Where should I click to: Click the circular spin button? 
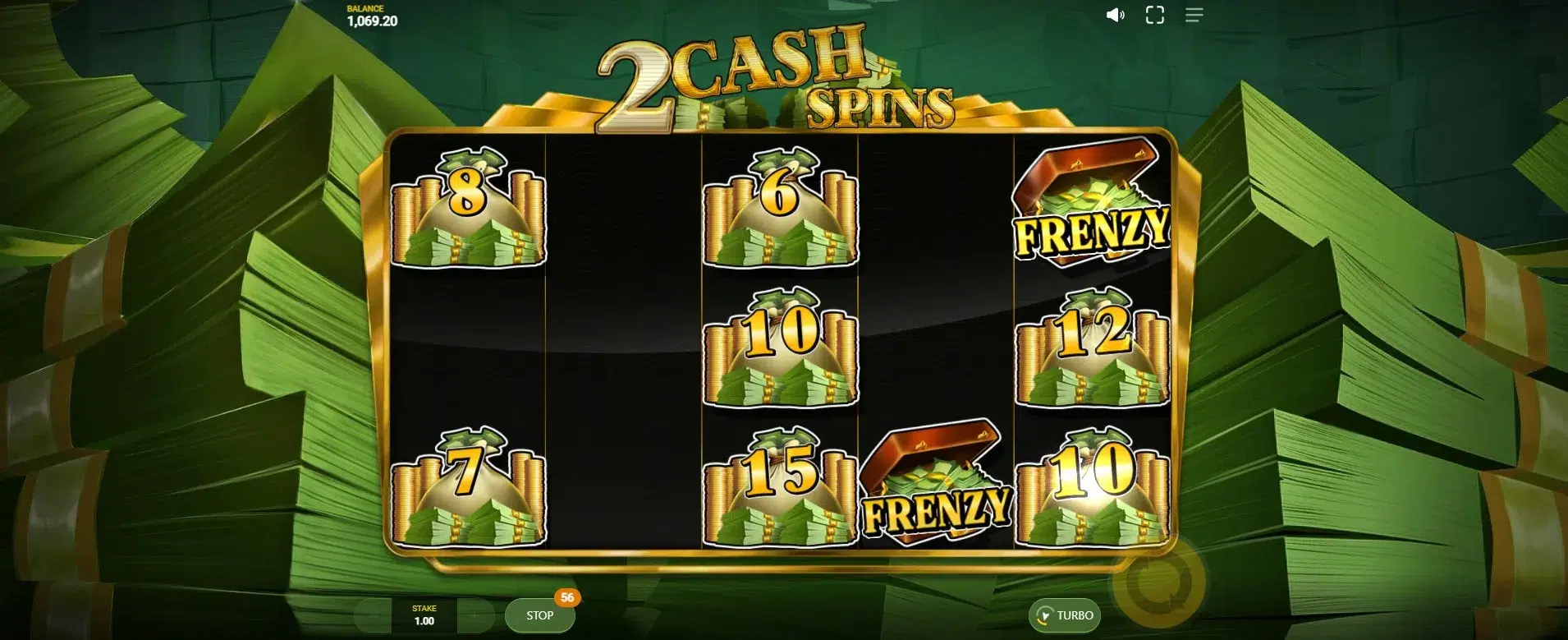tap(1158, 582)
